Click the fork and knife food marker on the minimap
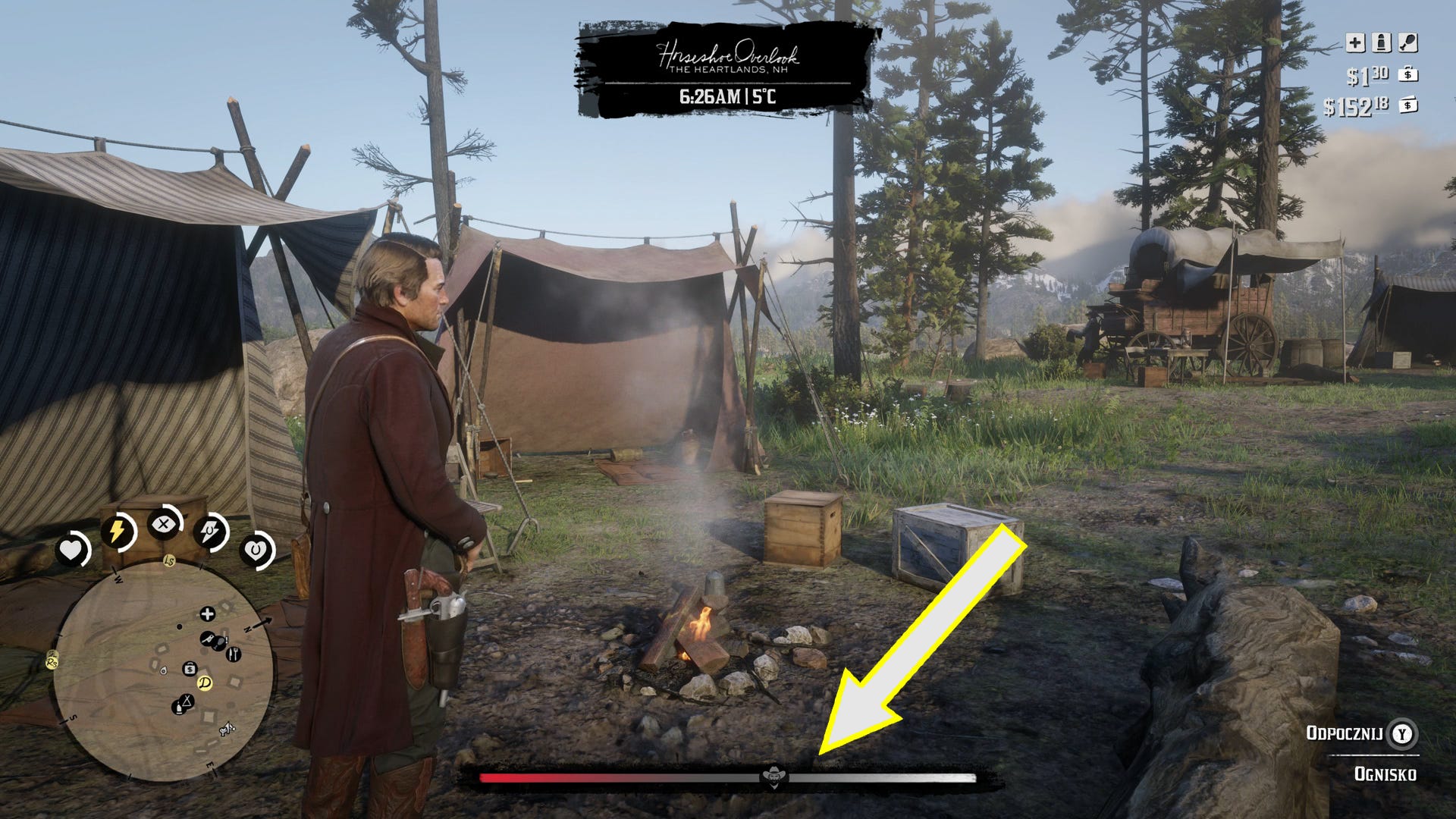Screen dimensions: 1456x819 (x=234, y=654)
